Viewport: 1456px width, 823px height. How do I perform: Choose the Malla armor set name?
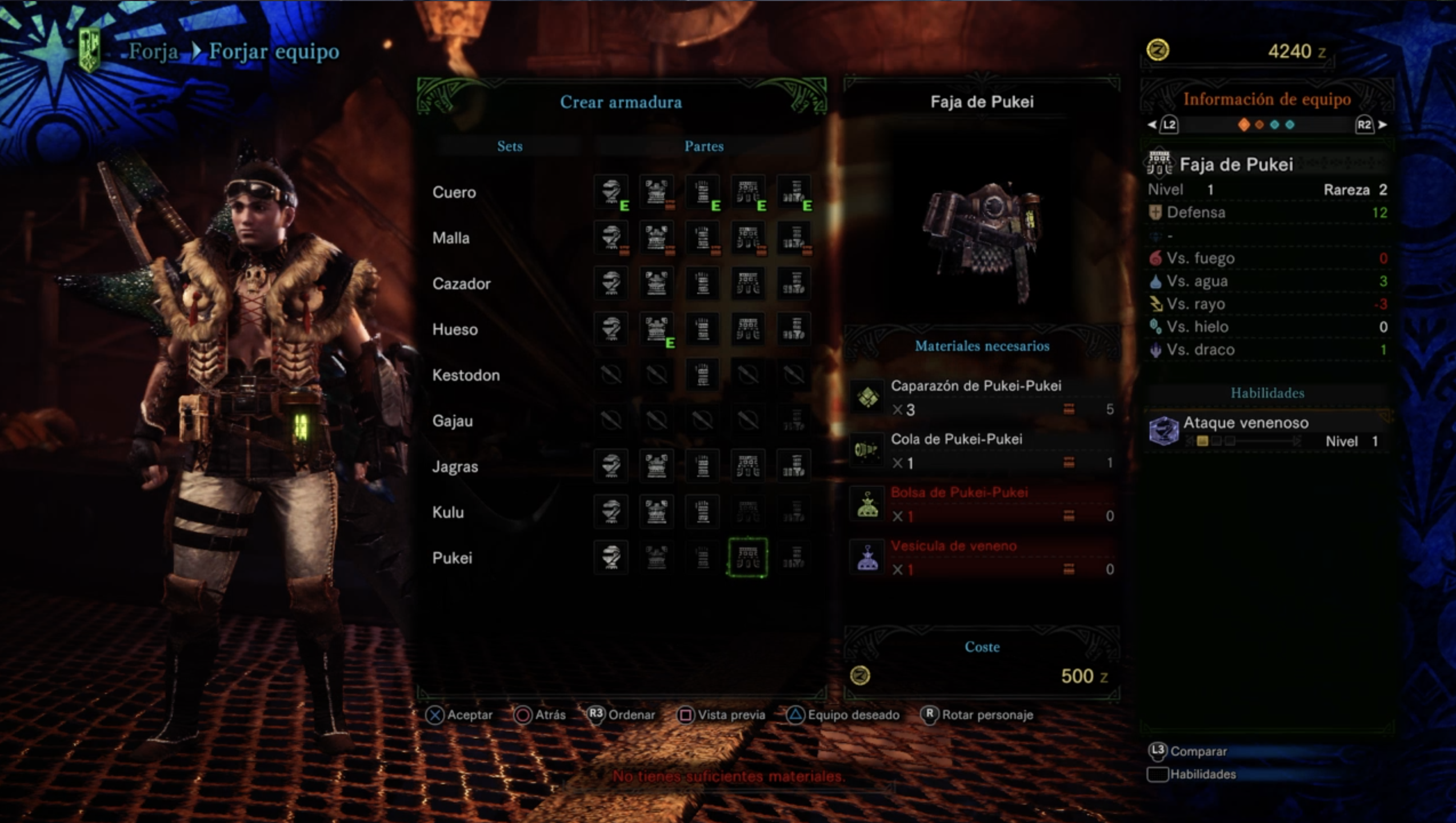(451, 238)
